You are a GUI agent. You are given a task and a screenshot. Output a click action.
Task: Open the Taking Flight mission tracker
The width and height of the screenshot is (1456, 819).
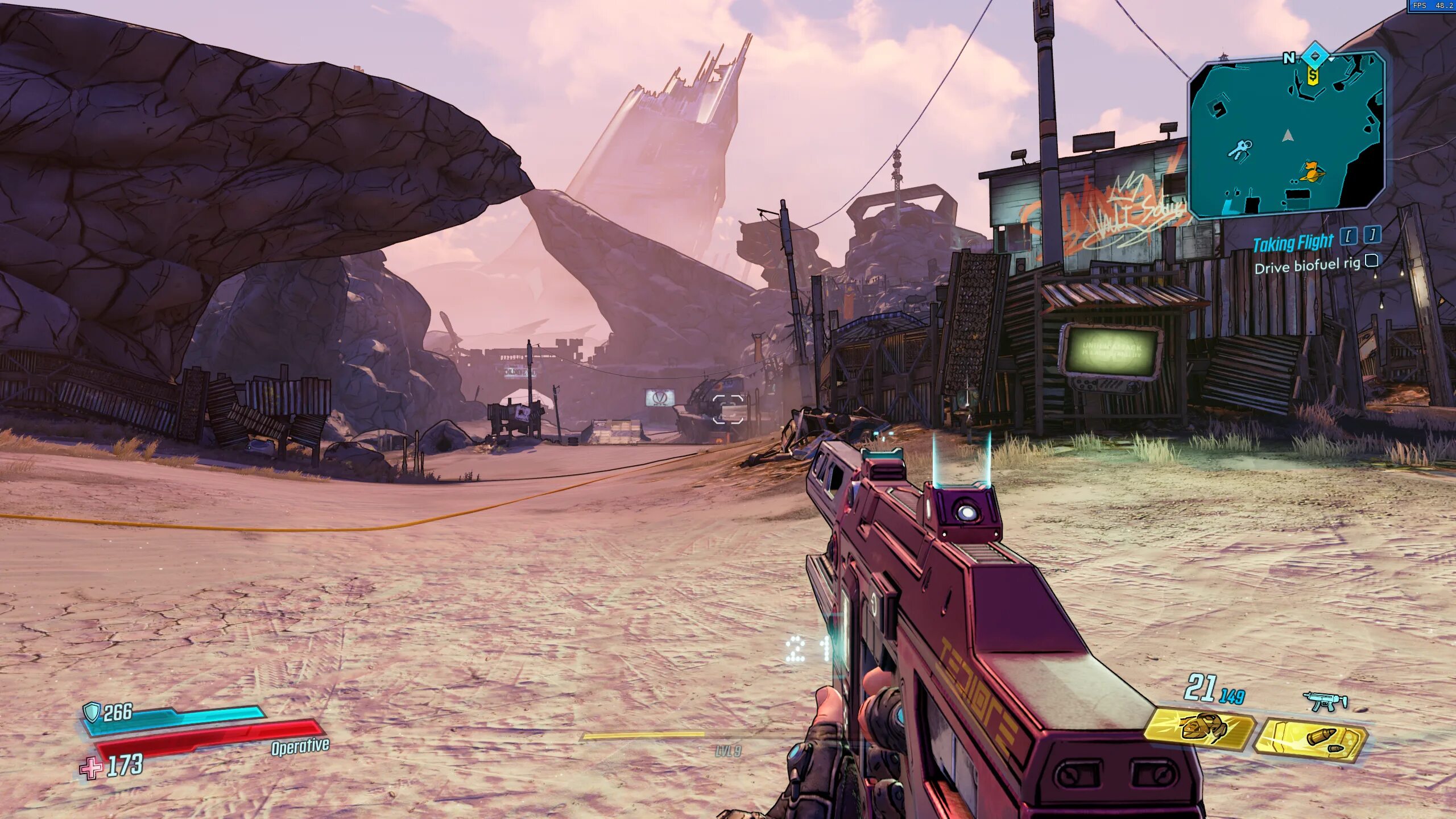click(1293, 243)
